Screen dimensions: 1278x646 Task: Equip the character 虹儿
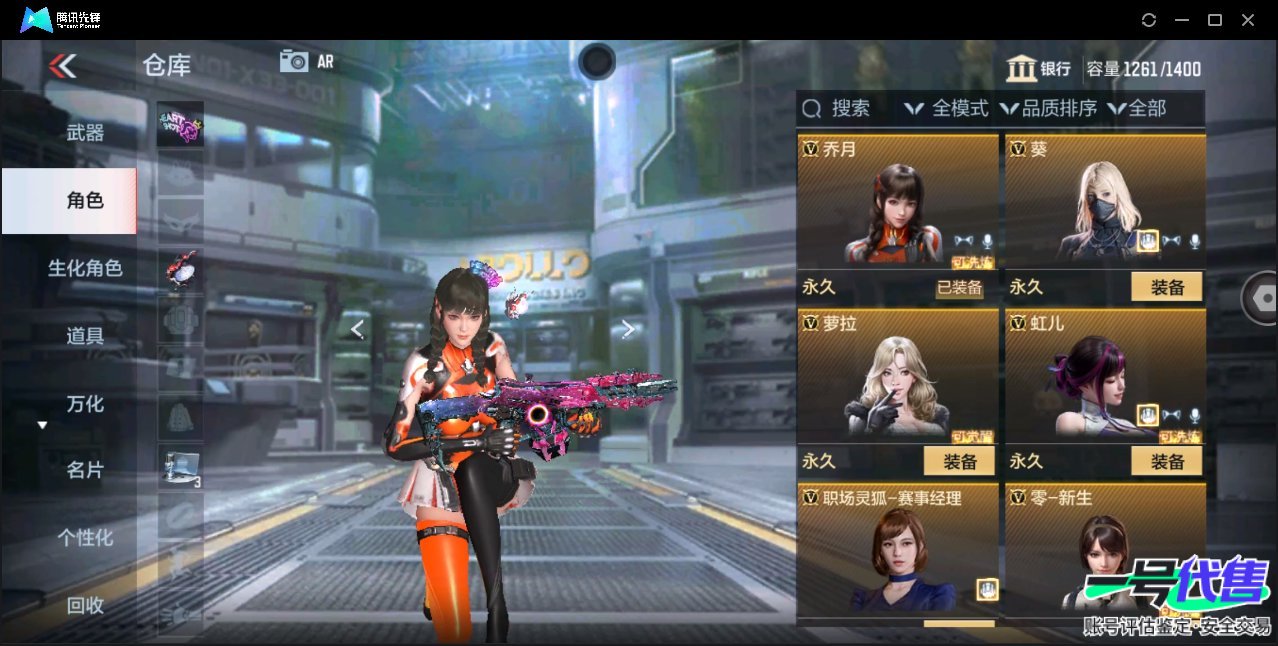pos(1166,461)
